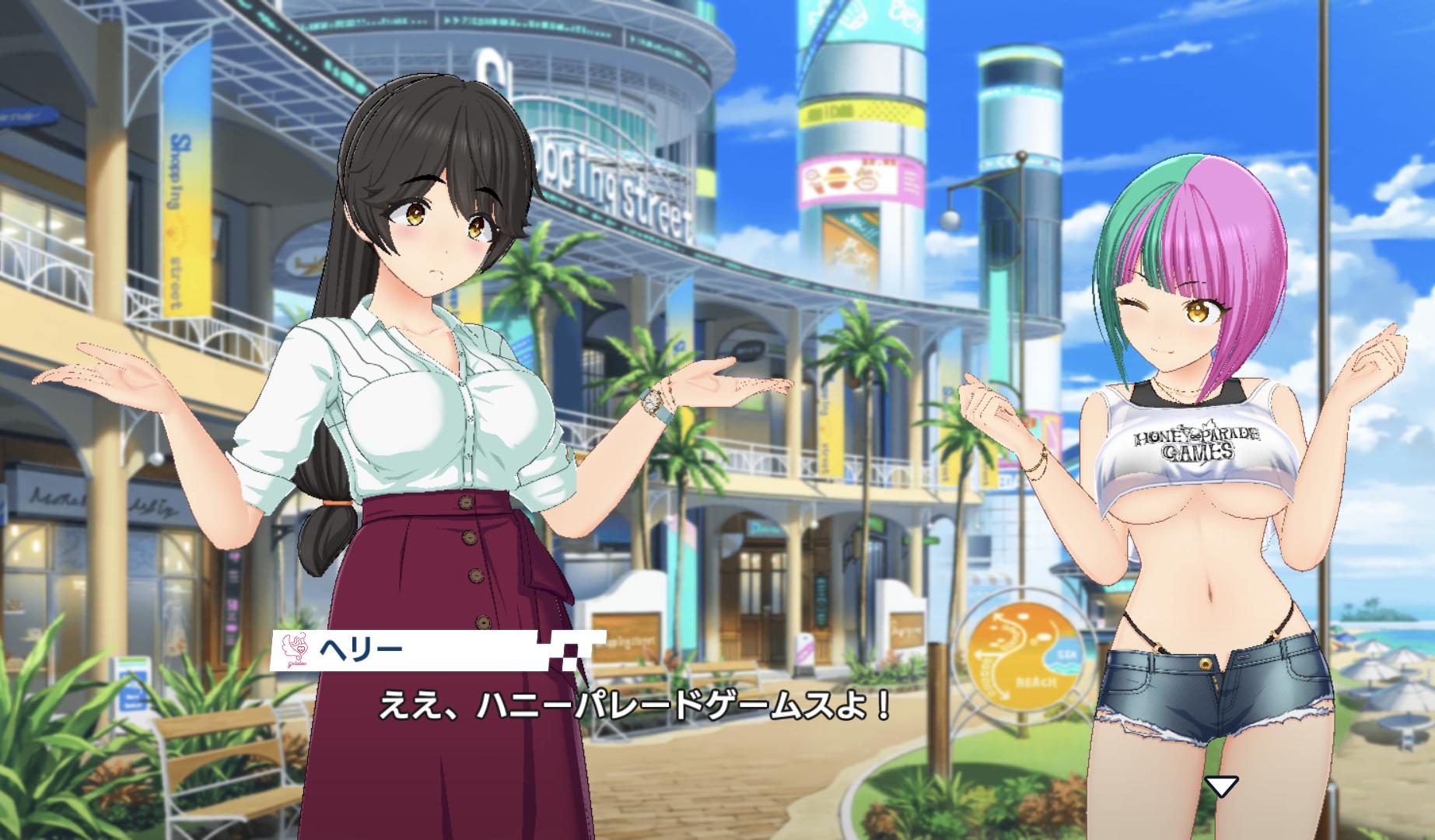Screen dimensions: 1435x840
Task: Advance dialogue with the white triangle arrow
Action: (1220, 786)
